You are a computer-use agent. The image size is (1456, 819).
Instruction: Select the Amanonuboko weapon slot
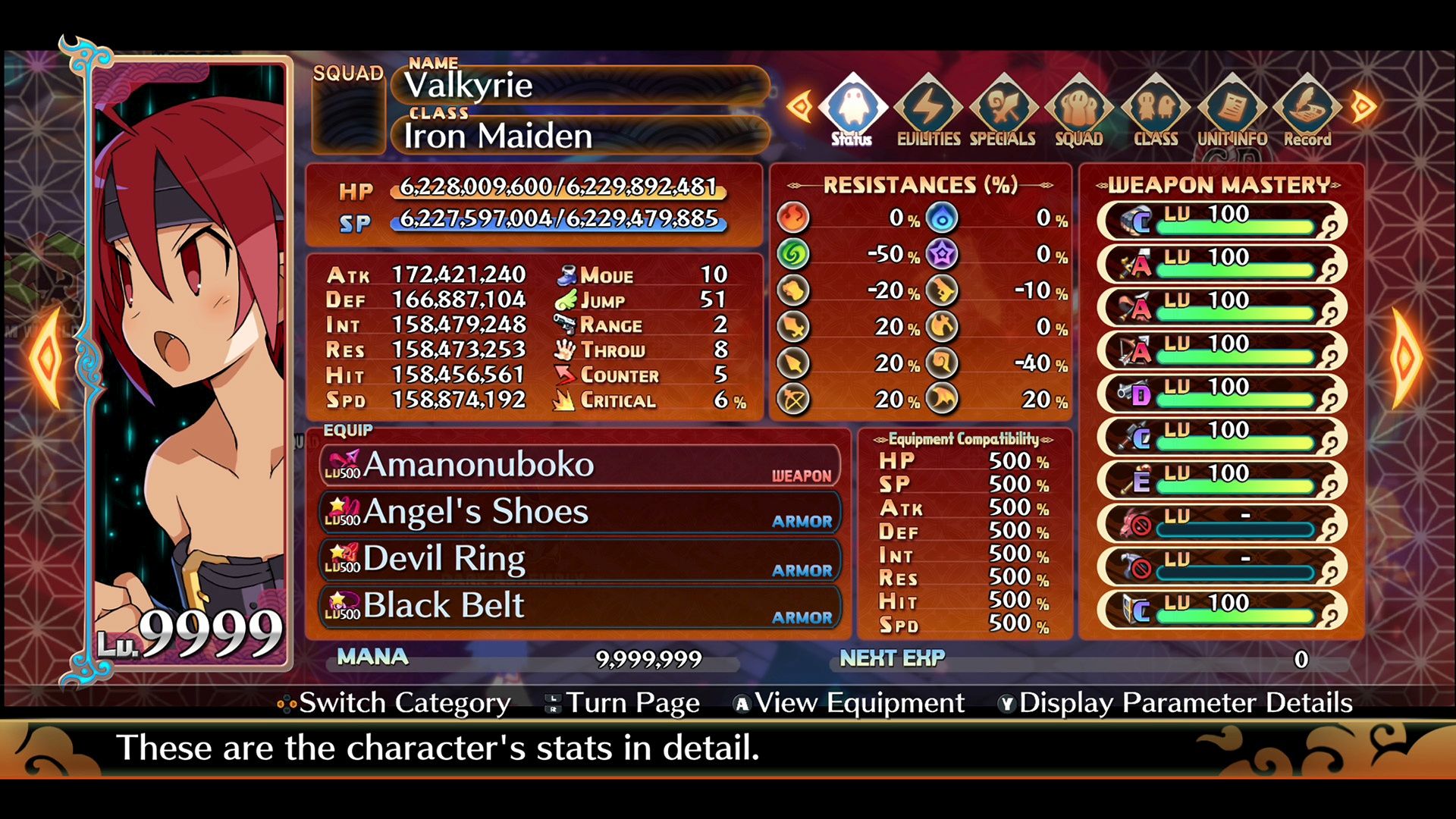(x=580, y=465)
